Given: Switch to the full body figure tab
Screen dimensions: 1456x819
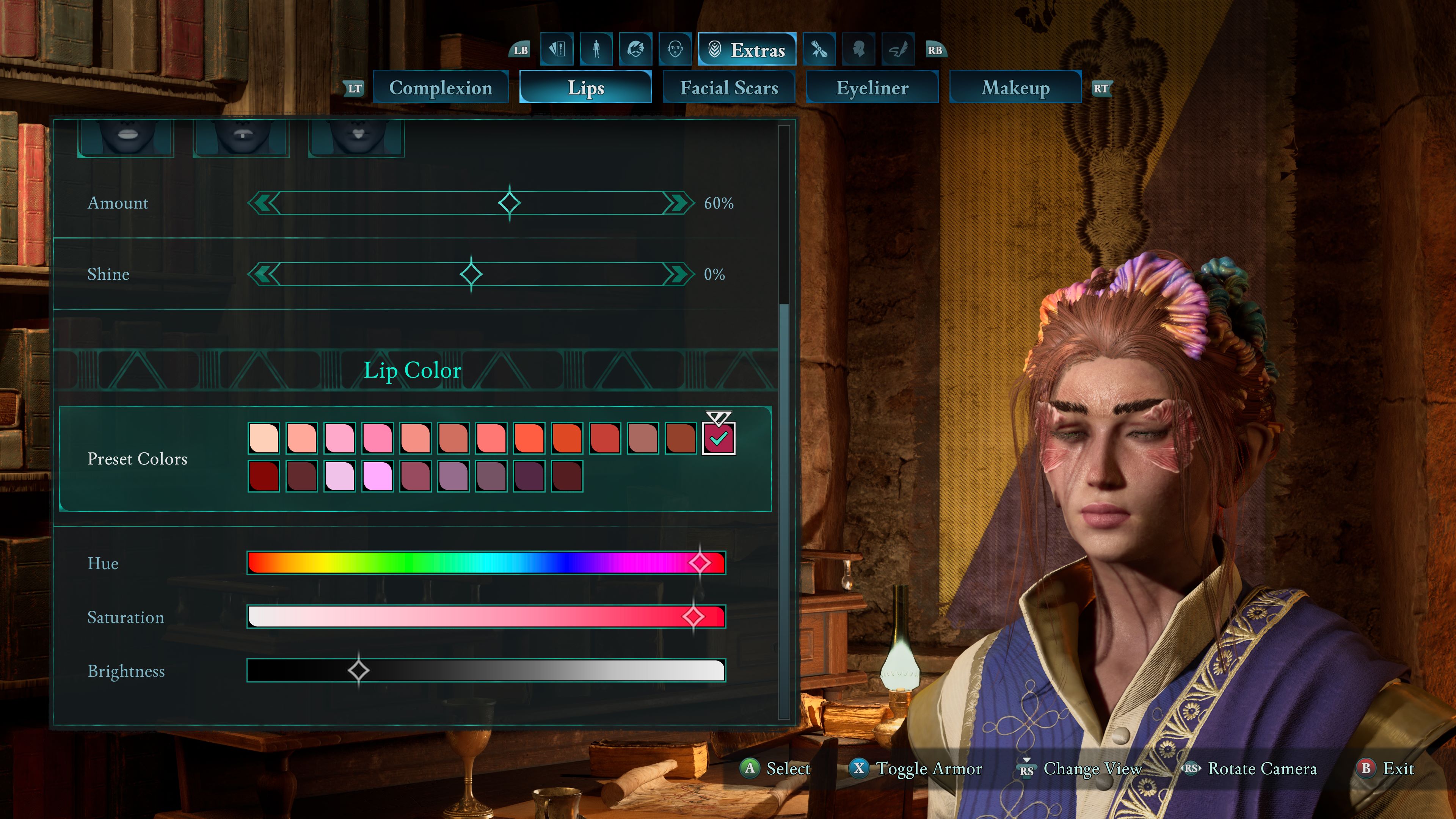Looking at the screenshot, I should [596, 50].
